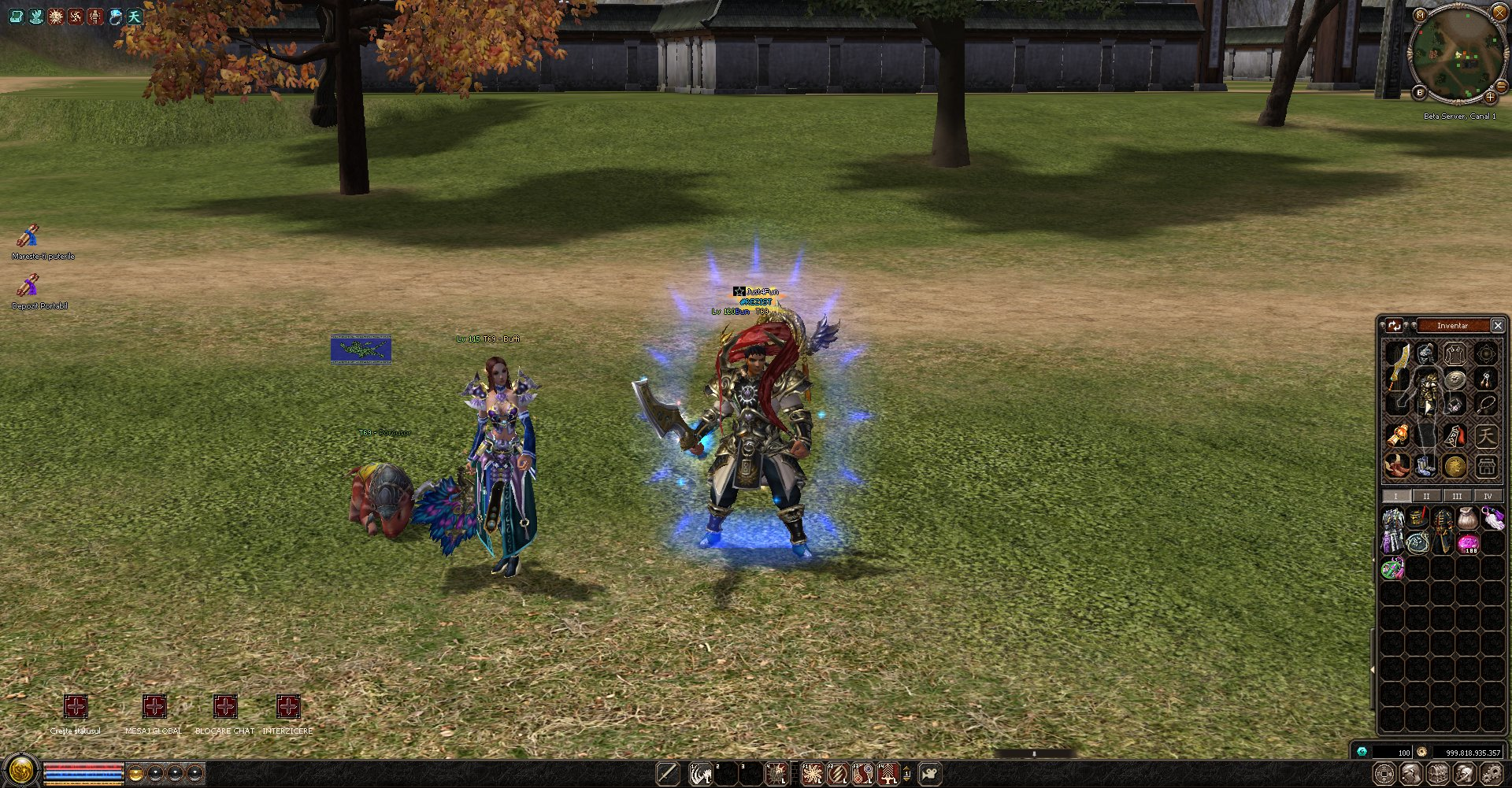
Task: Click the Crește statusul plus button
Action: click(x=76, y=706)
